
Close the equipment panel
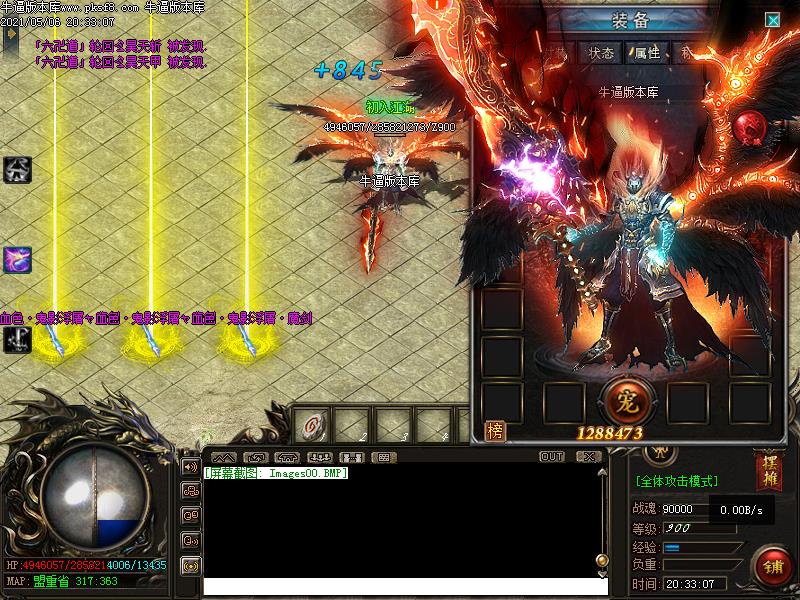point(772,19)
